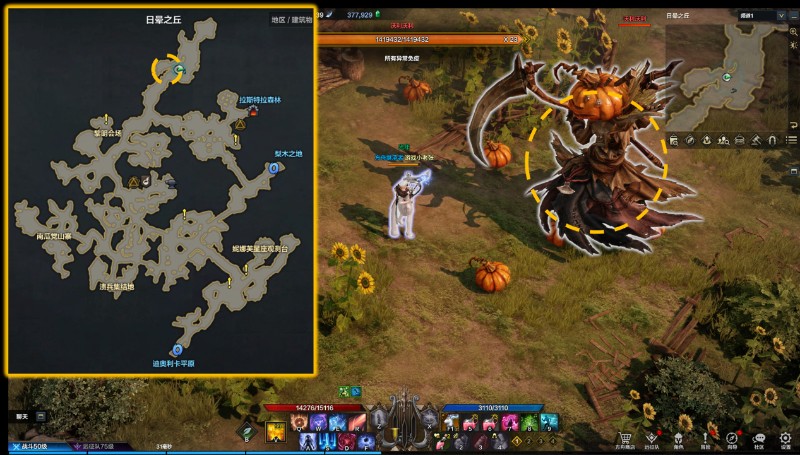The image size is (800, 455).
Task: Click the hammer icon below minimap
Action: coord(757,140)
